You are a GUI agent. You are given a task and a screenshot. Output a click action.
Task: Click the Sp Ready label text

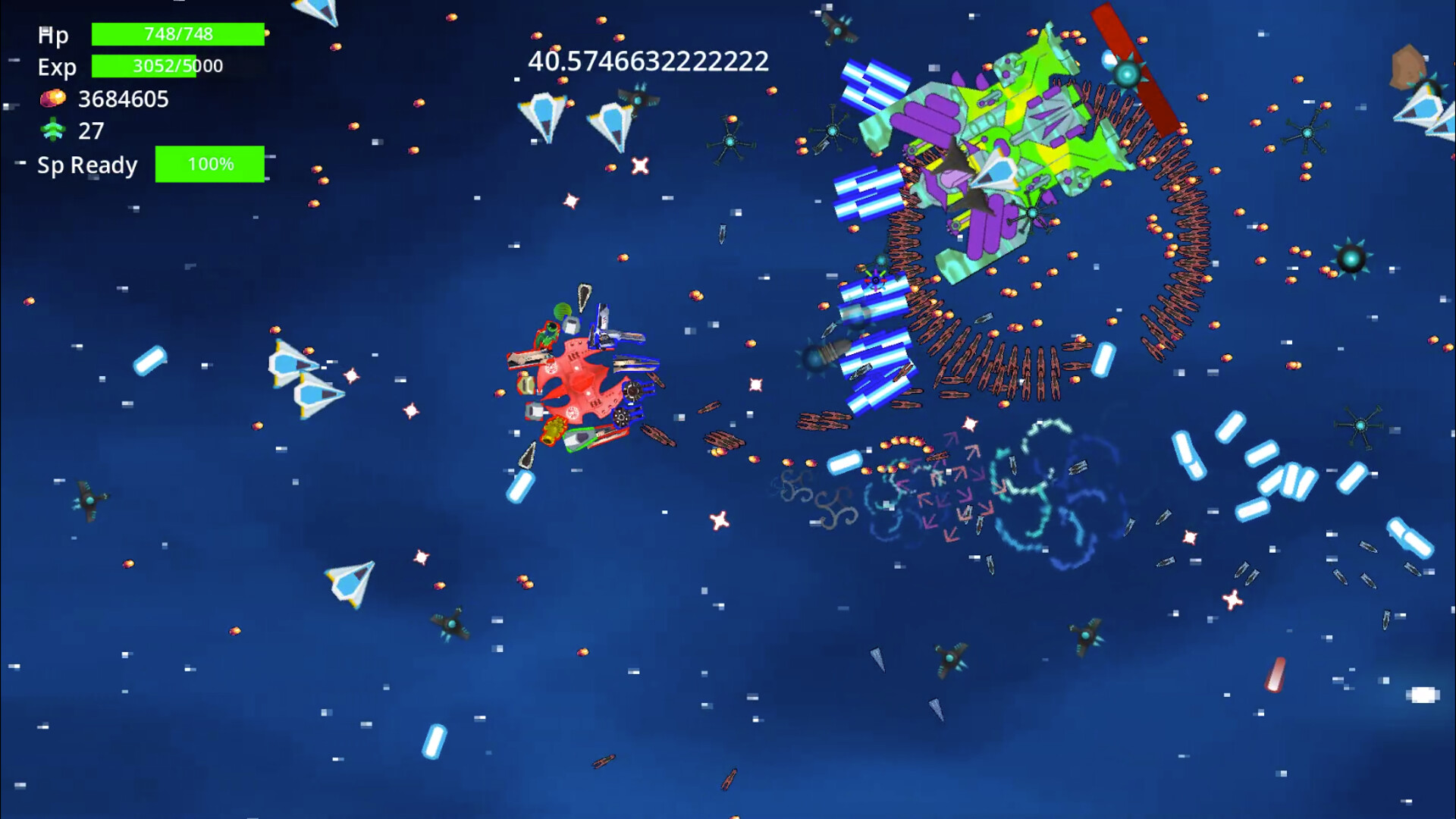click(x=86, y=165)
